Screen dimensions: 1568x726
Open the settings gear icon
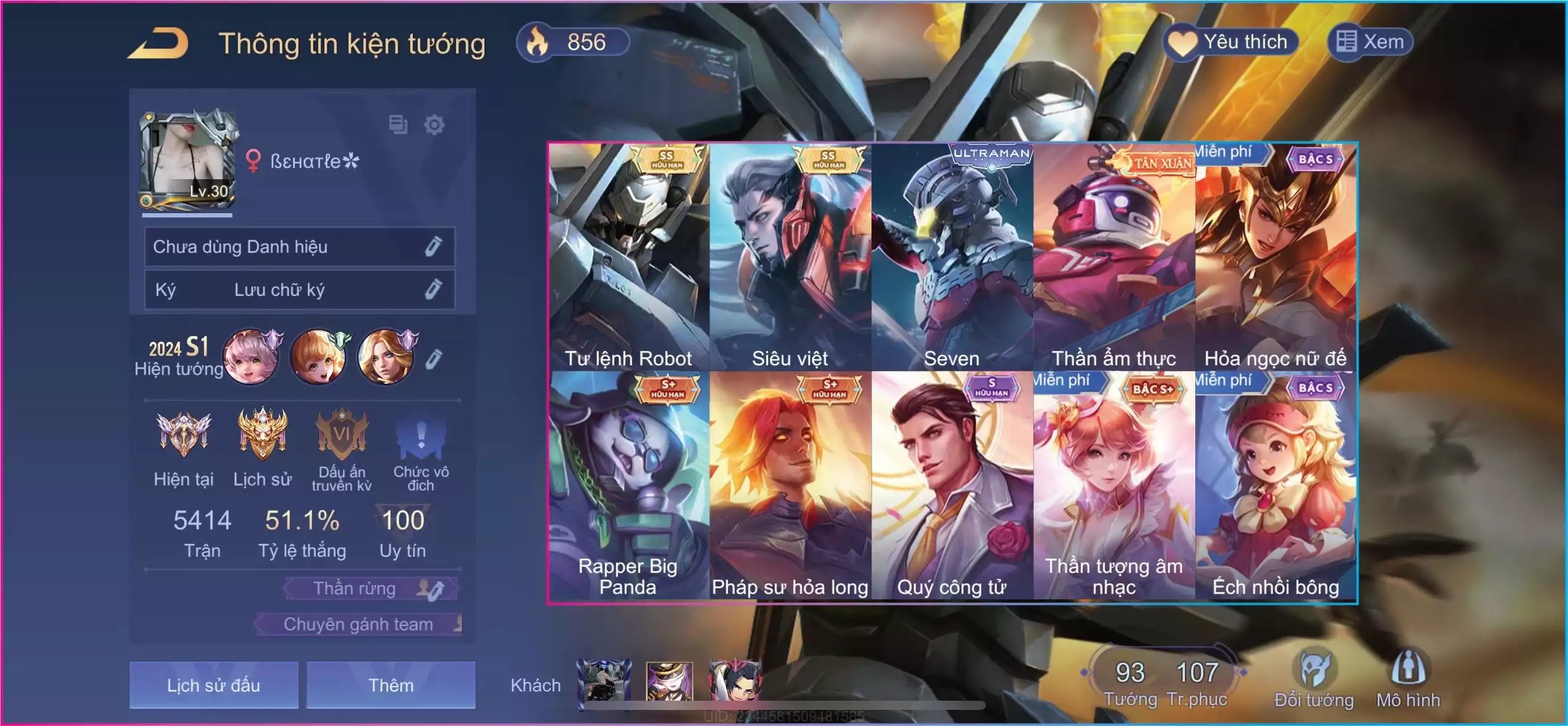434,125
